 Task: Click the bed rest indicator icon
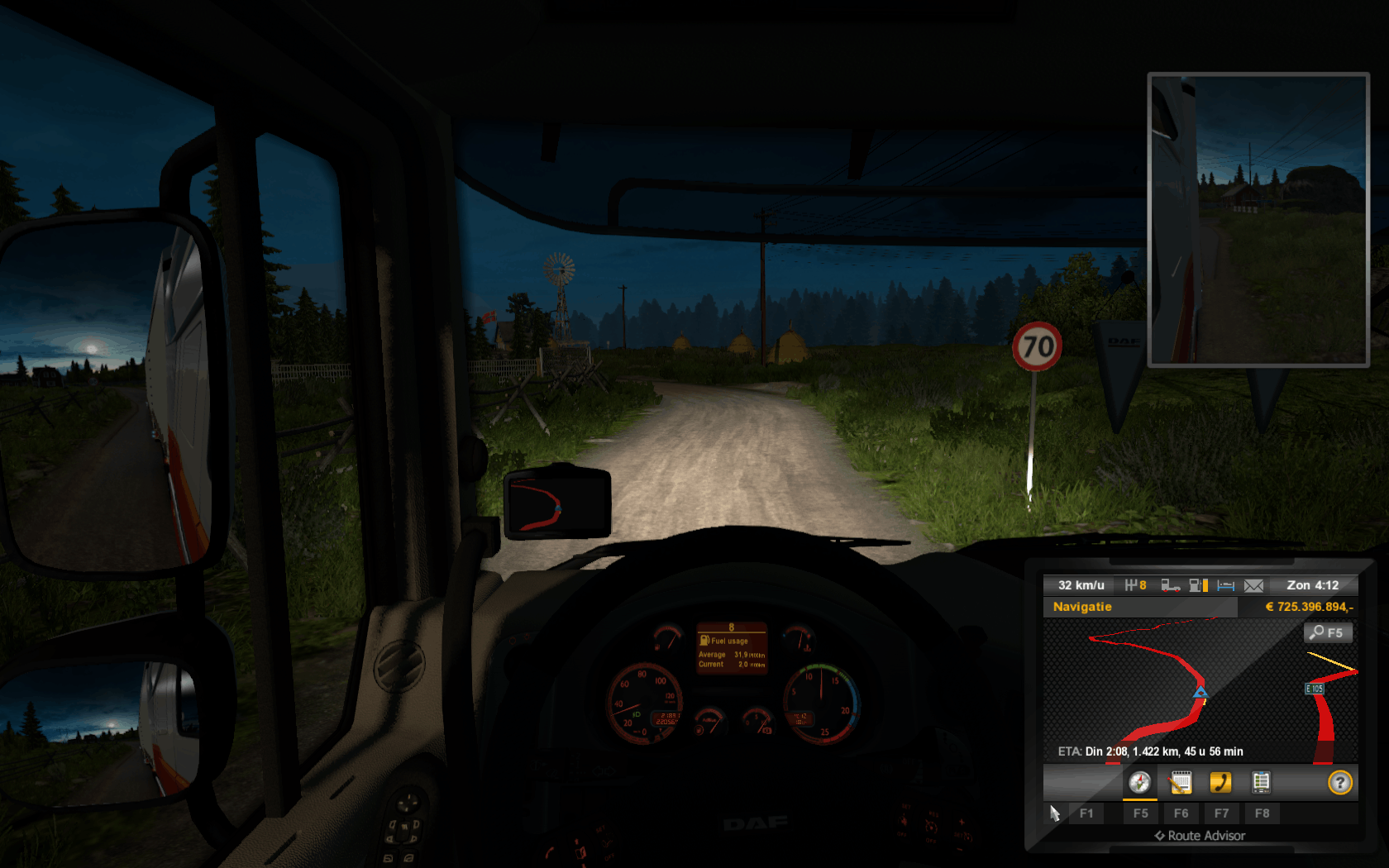[1225, 585]
